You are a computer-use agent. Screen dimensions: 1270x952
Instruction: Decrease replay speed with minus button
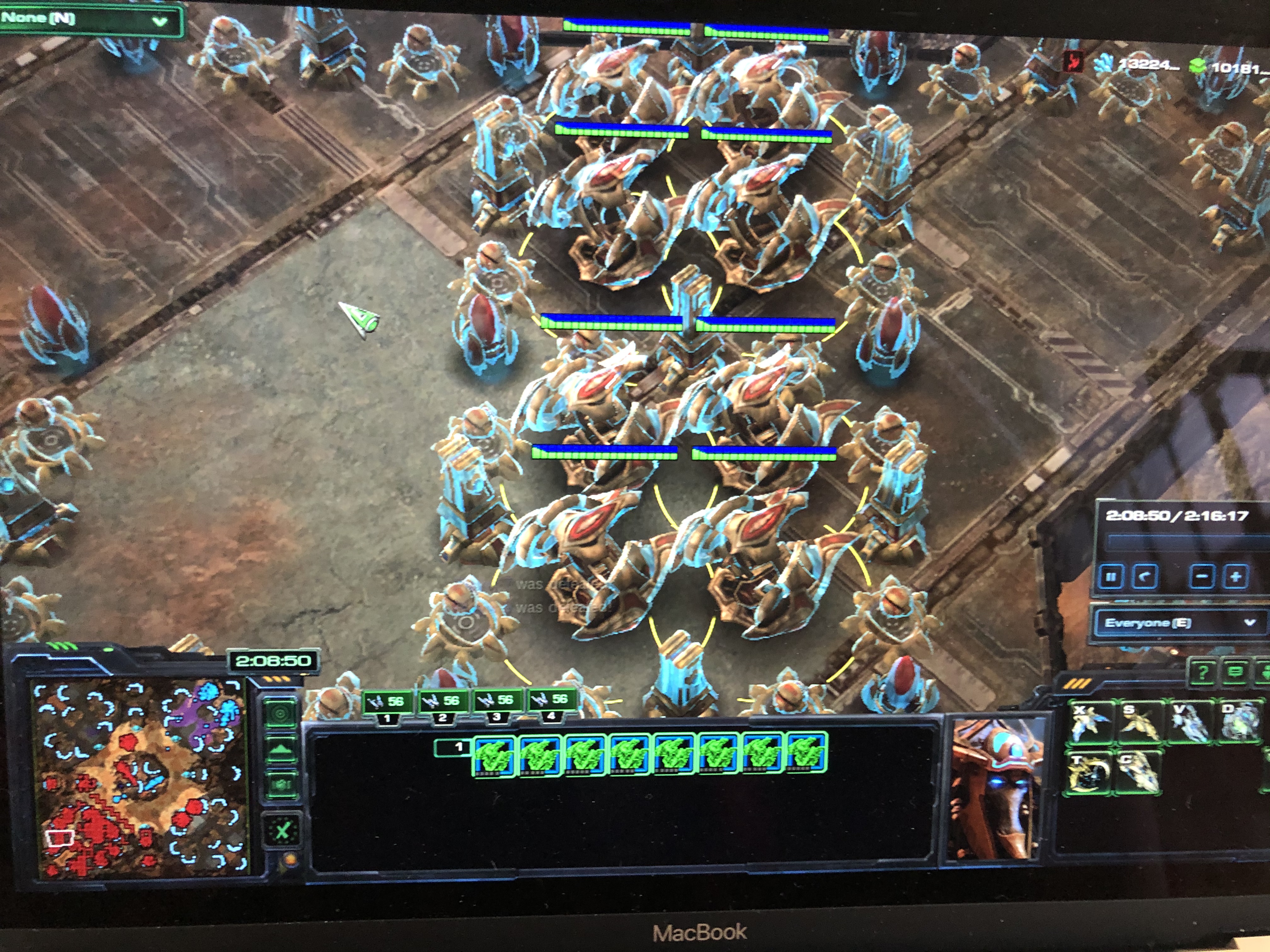pyautogui.click(x=1202, y=577)
